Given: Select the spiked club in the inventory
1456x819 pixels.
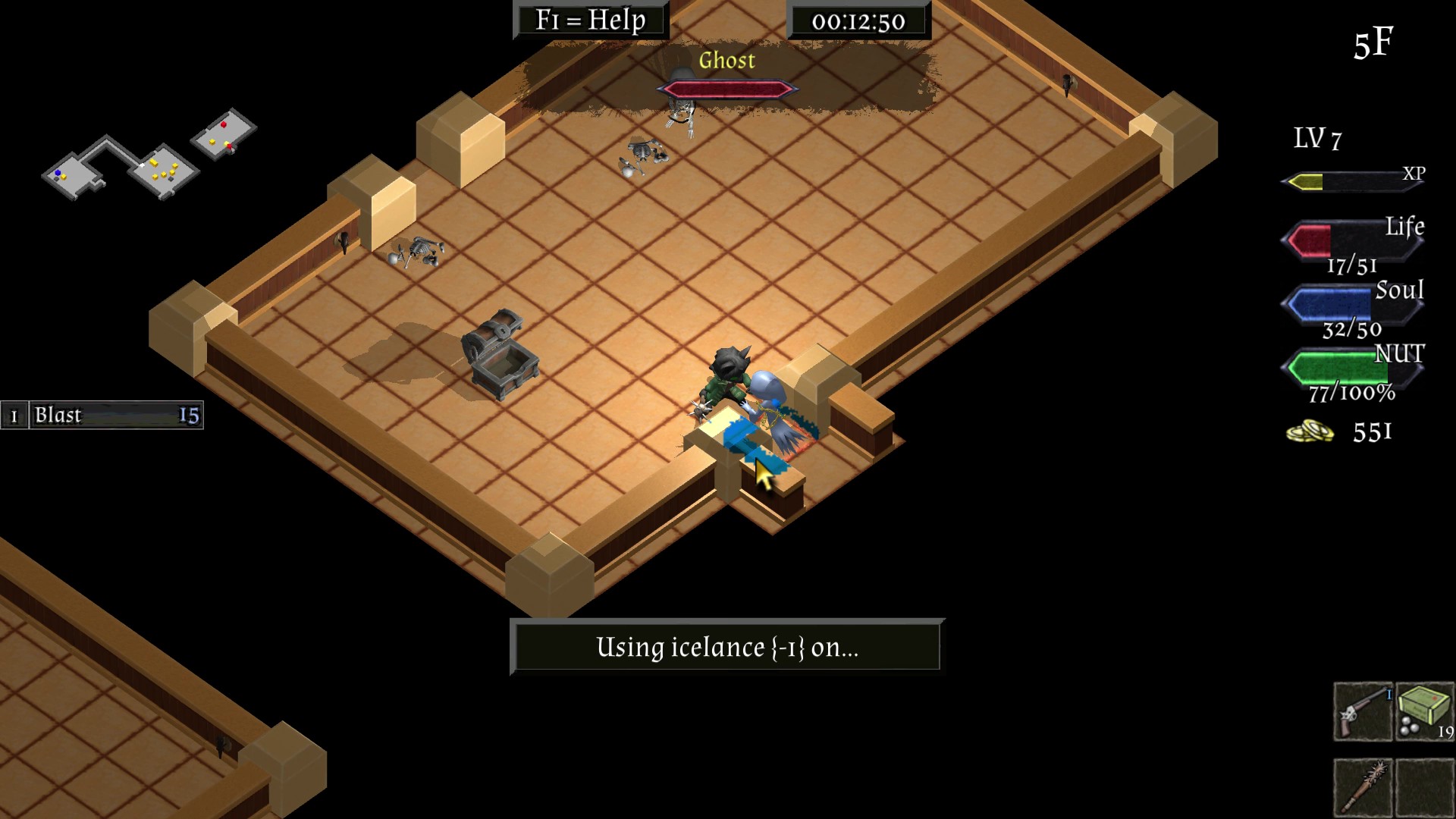Looking at the screenshot, I should point(1362,789).
